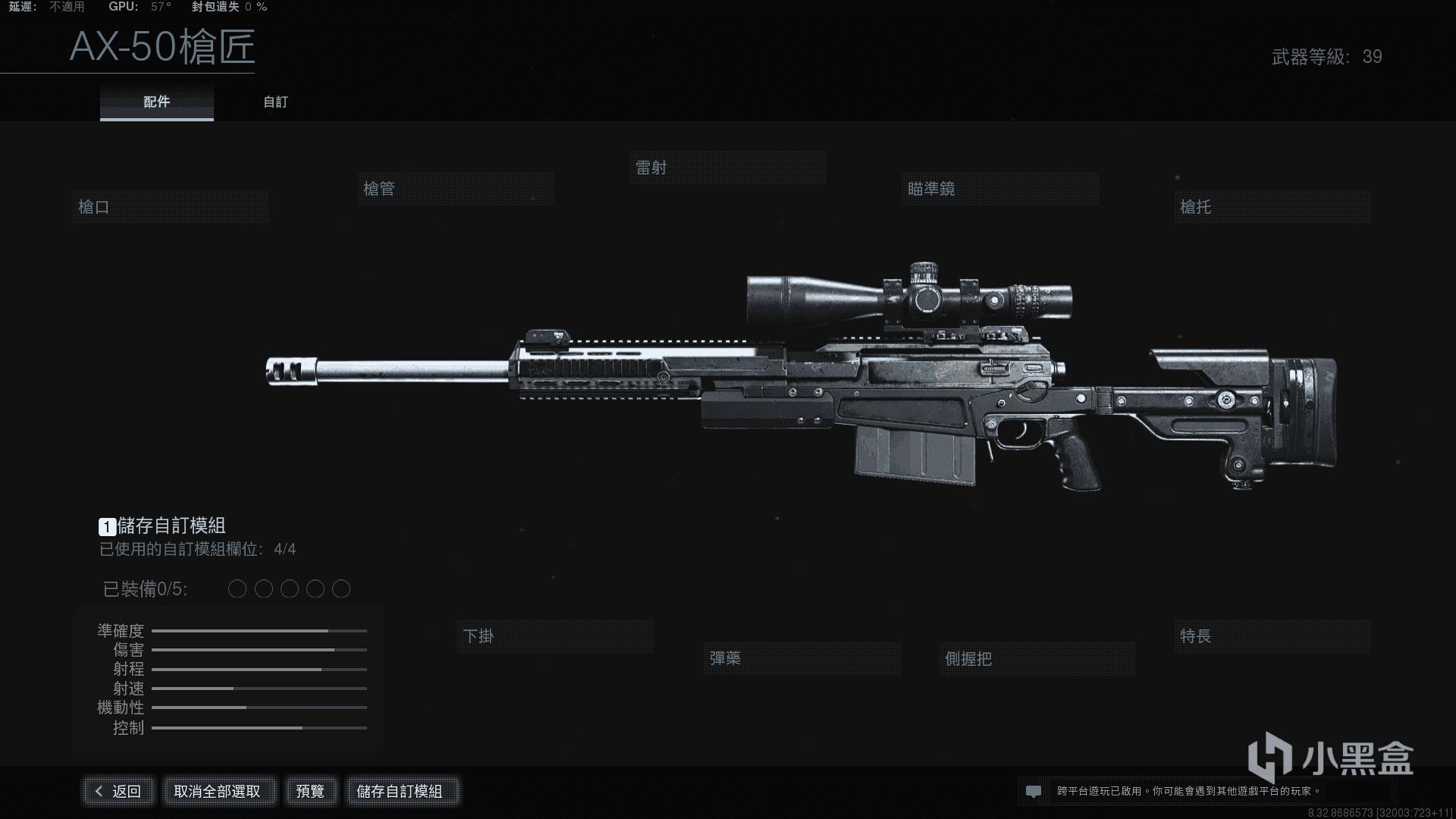Choose the 下掛 underbarrel attachment slot
Viewport: 1456px width, 819px height.
tap(554, 636)
